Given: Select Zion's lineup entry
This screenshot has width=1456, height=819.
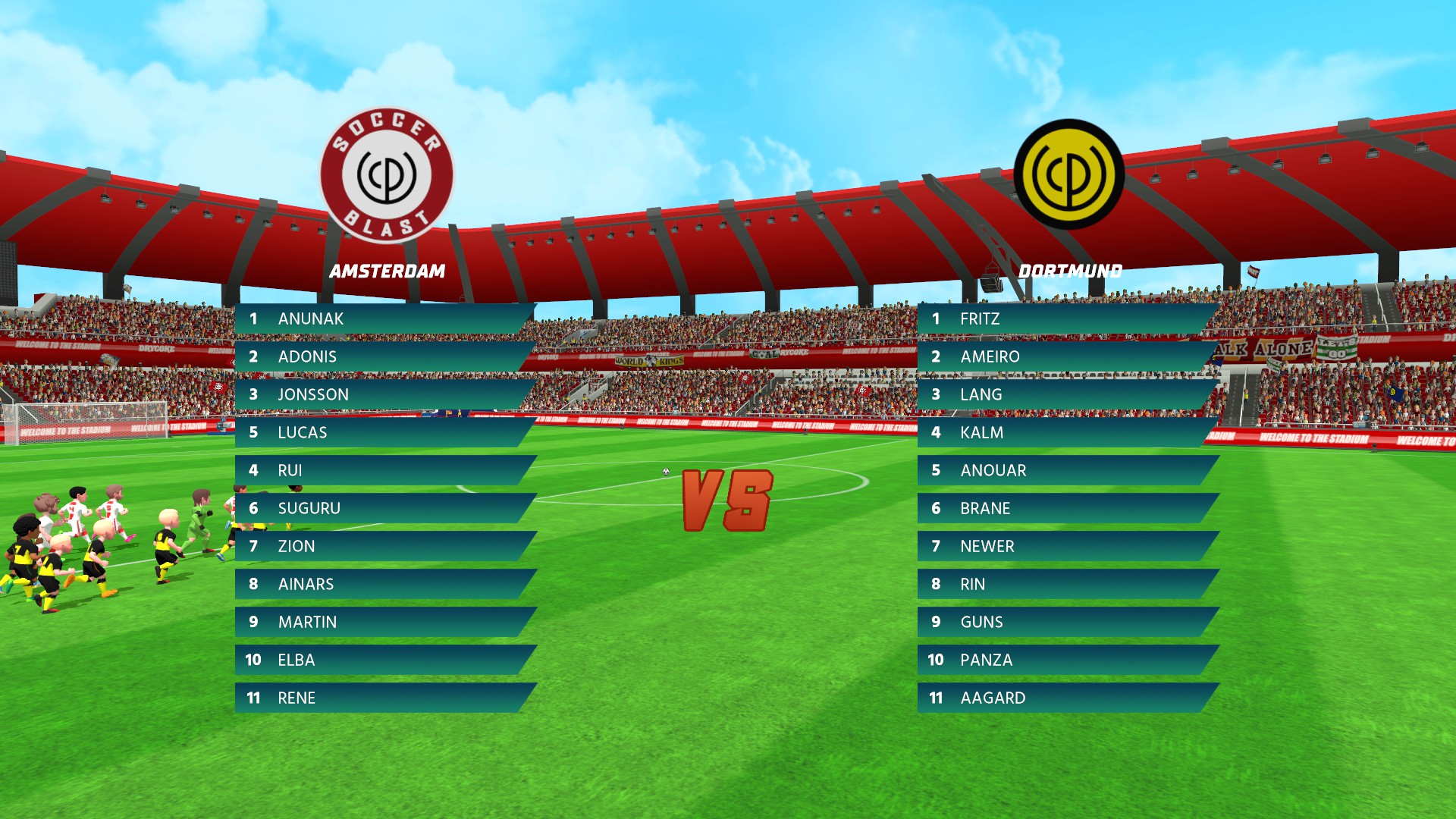Looking at the screenshot, I should (x=383, y=546).
